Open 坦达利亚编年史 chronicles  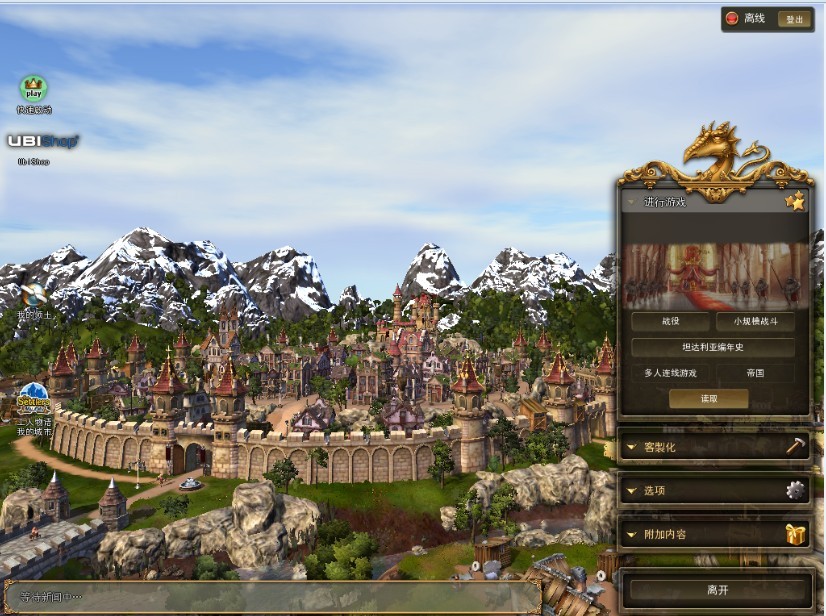[713, 348]
